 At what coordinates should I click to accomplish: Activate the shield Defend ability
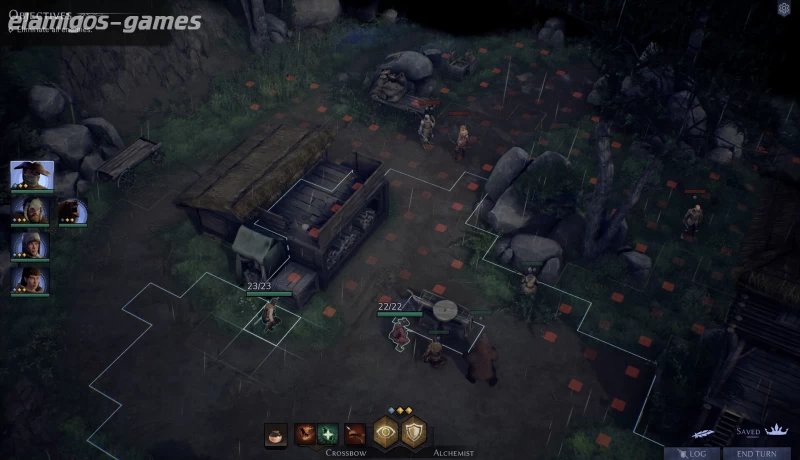tap(414, 433)
